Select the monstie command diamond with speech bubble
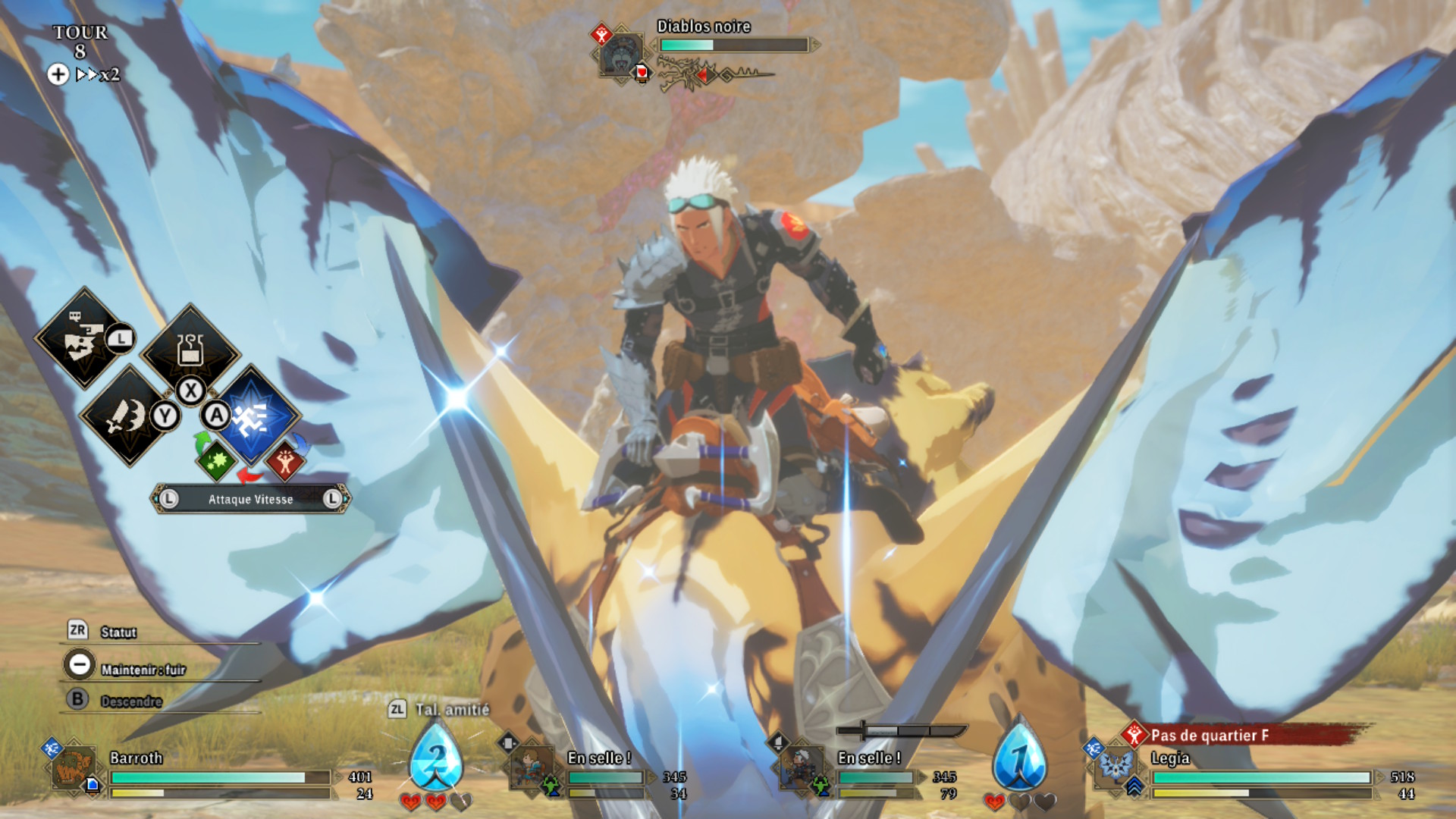1456x819 pixels. [83, 339]
